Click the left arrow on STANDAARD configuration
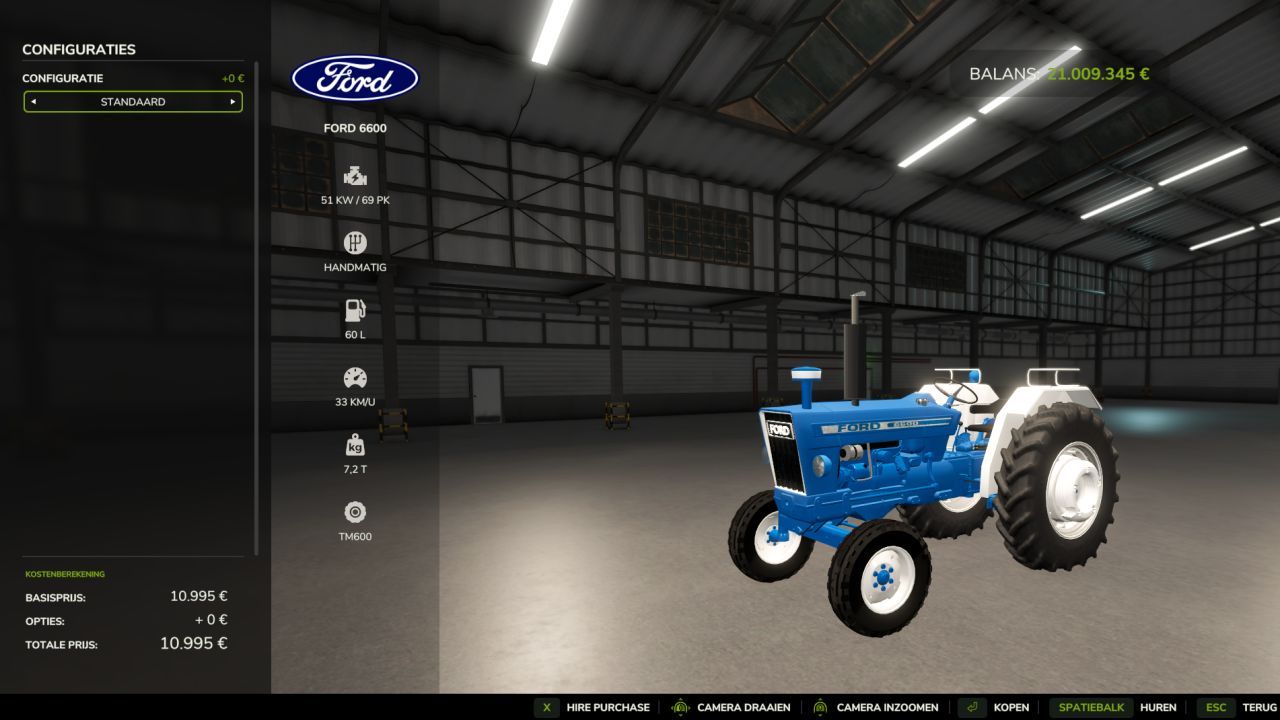The width and height of the screenshot is (1280, 720). click(36, 101)
